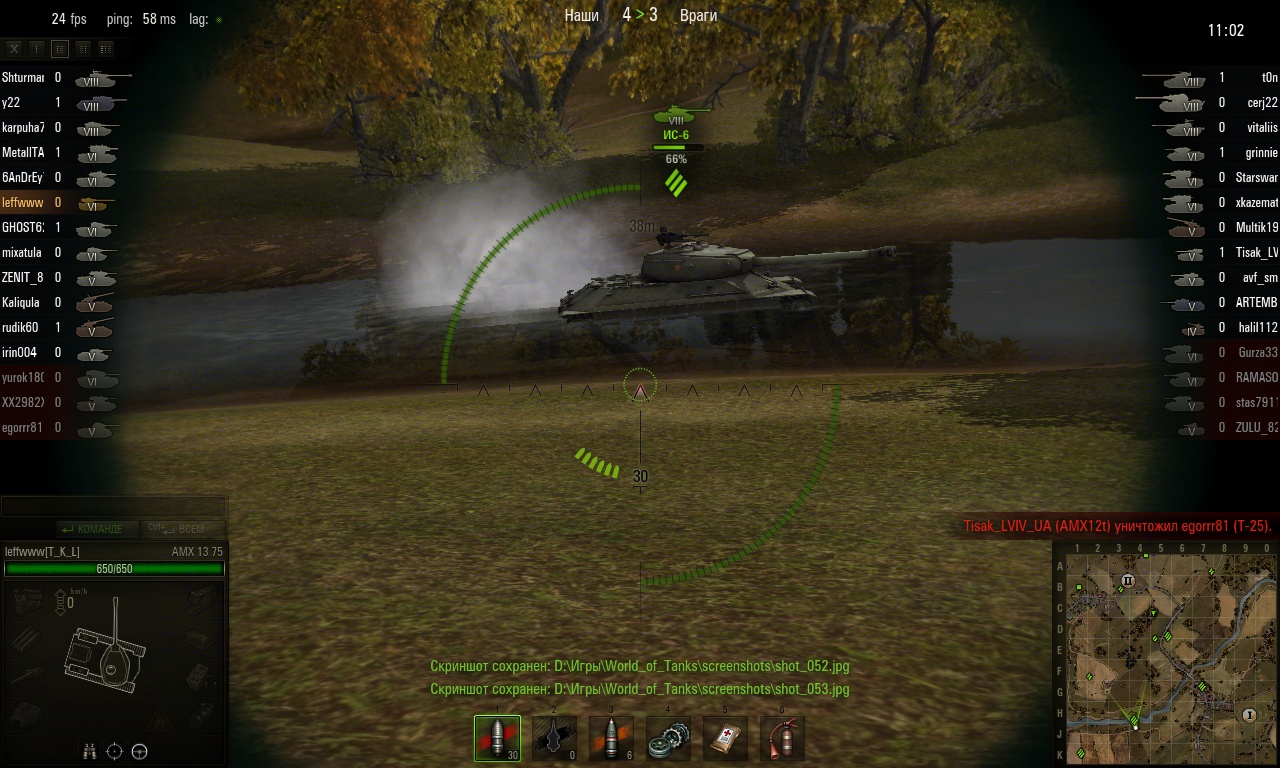
Task: Select the depleted shell slot showing 0
Action: click(554, 738)
